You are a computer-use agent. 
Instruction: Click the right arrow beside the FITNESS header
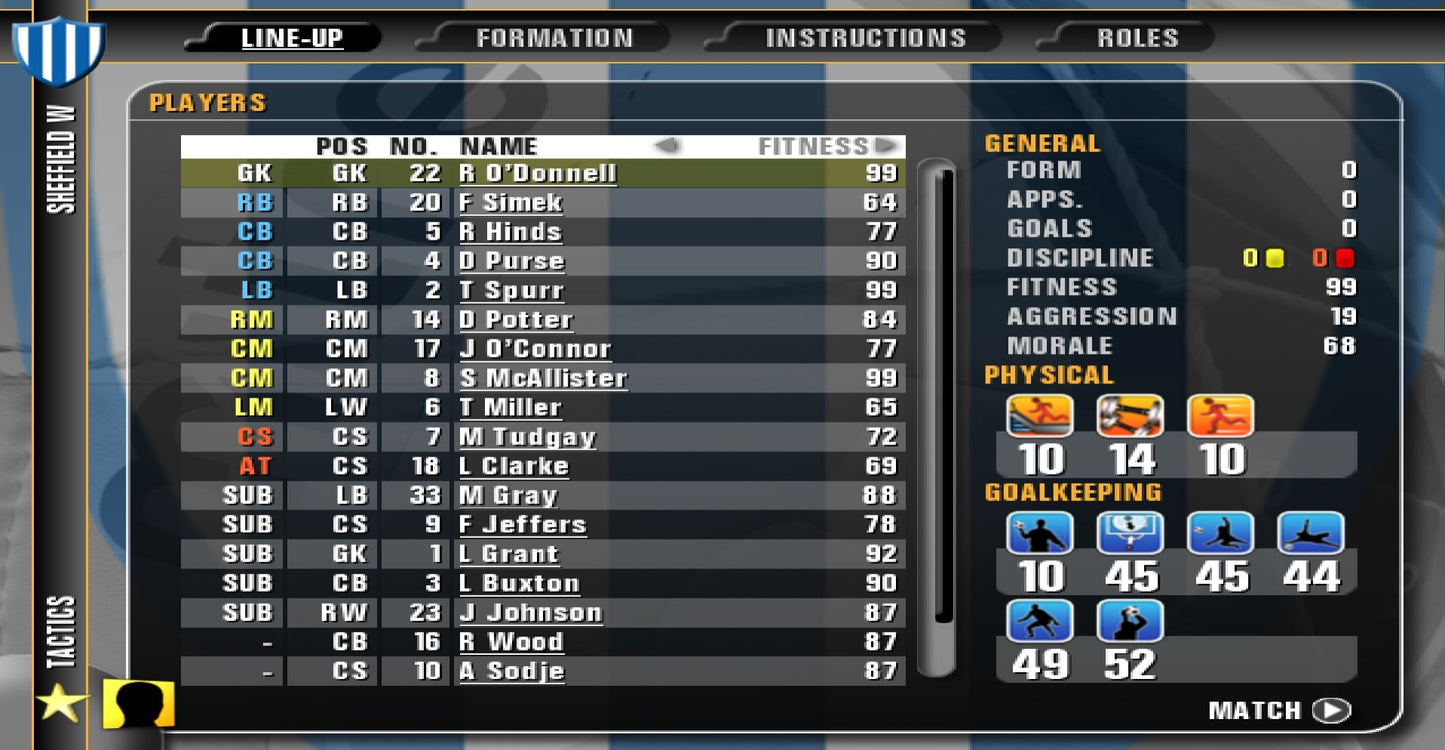888,145
